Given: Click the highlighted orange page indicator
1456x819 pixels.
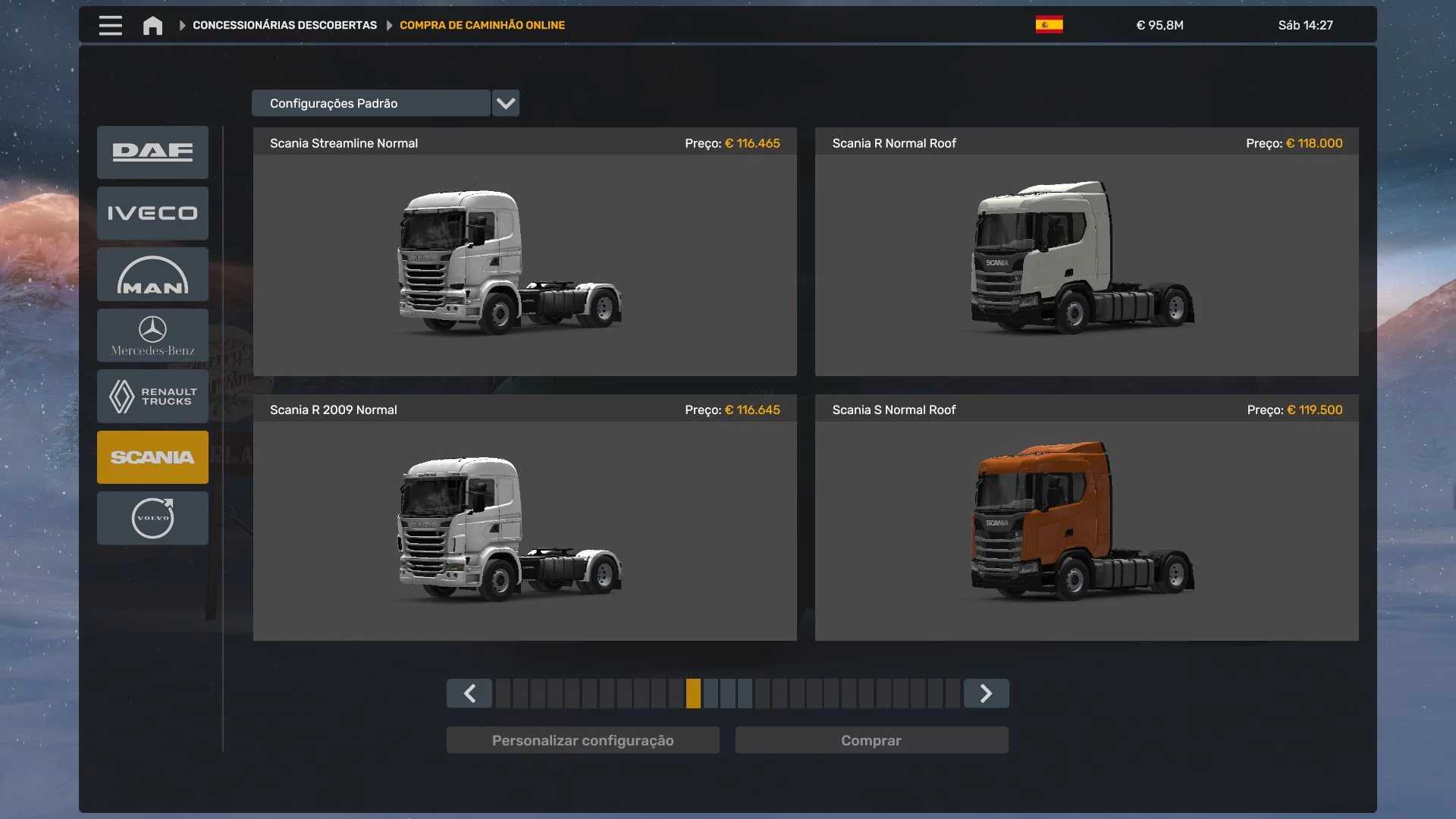Looking at the screenshot, I should 693,693.
